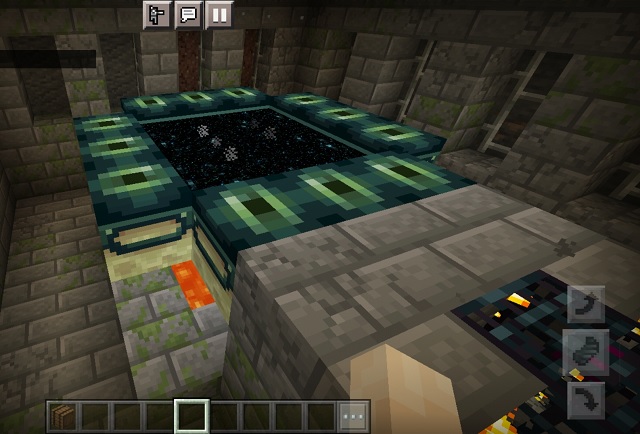Select the highlighted empty hotbar slot

point(191,416)
